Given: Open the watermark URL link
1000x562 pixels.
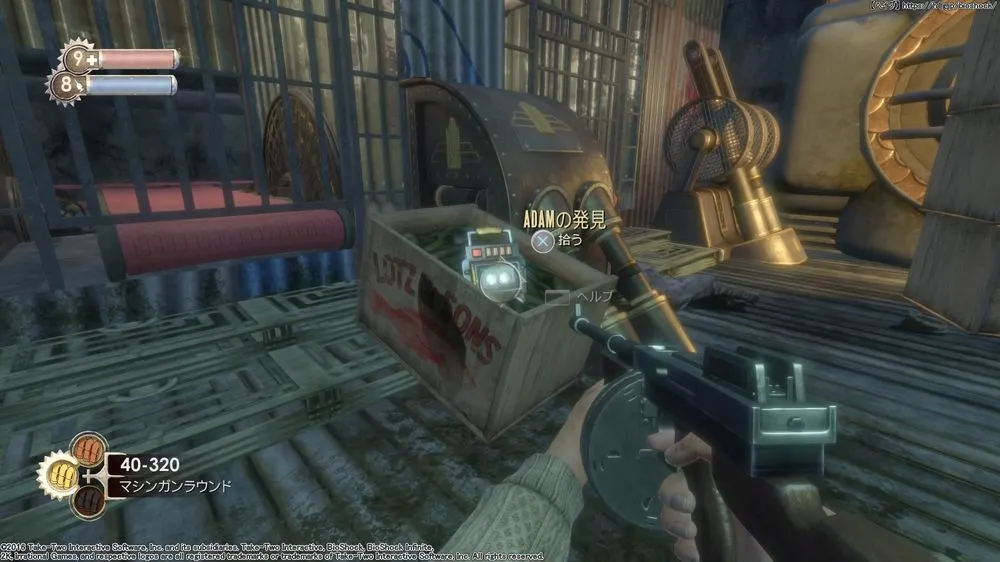Looking at the screenshot, I should coord(958,6).
